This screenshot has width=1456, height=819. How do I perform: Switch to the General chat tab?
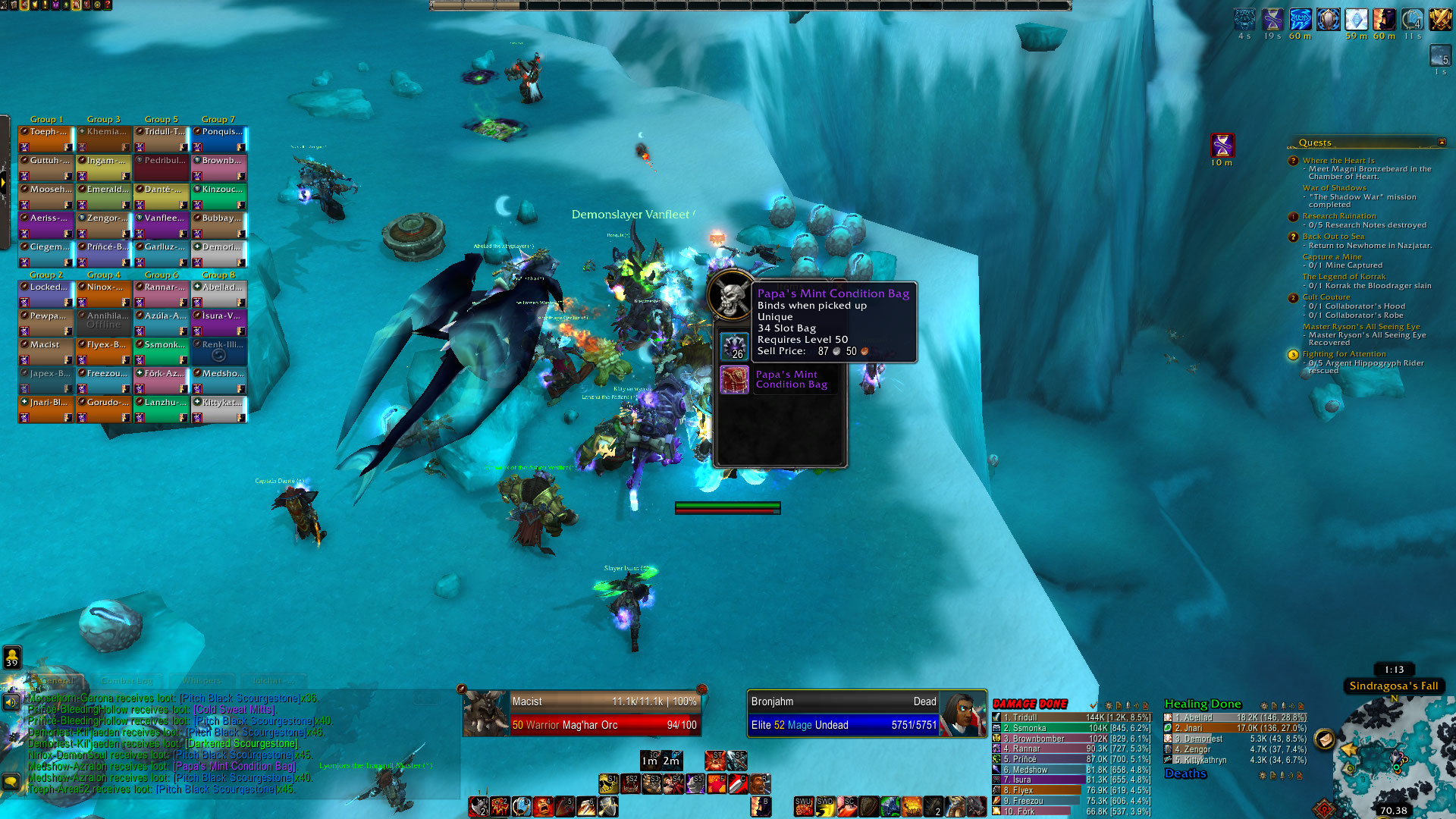tap(57, 681)
